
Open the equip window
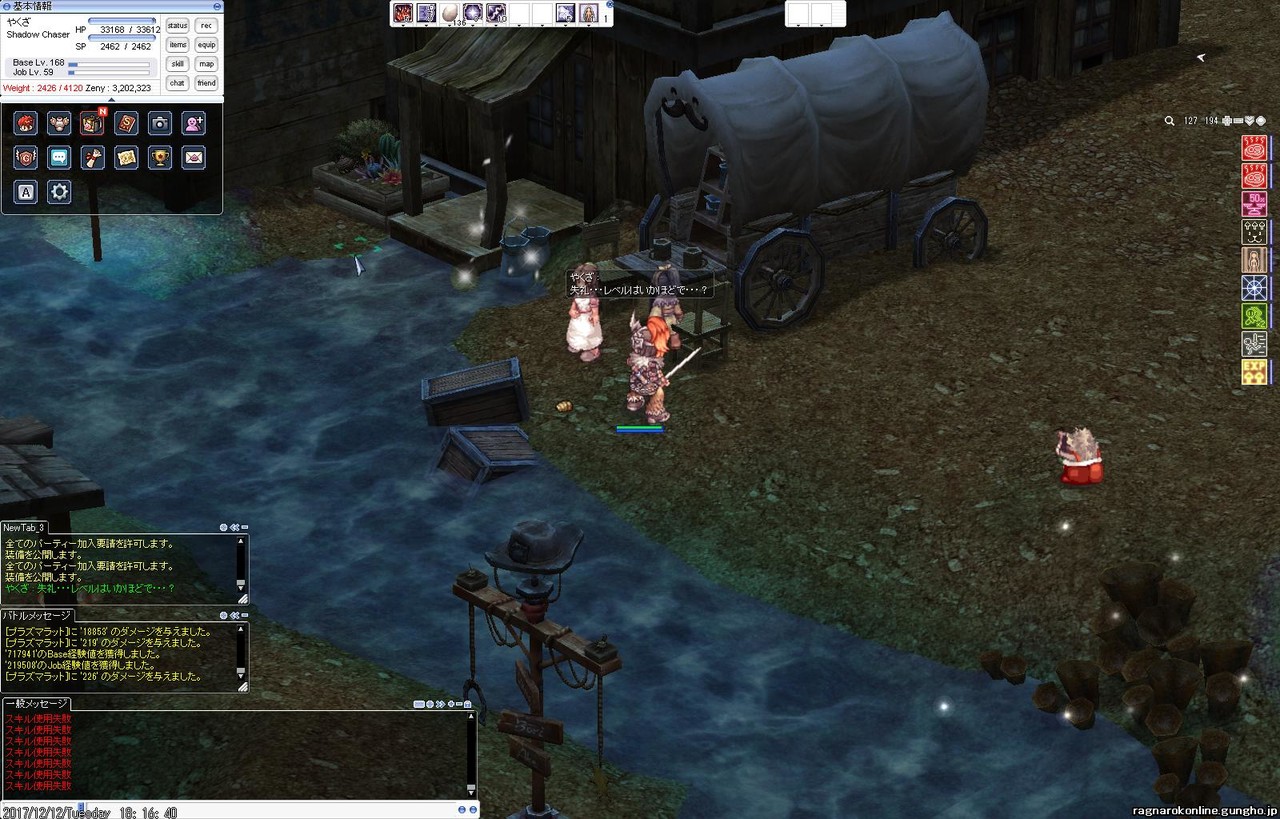(206, 45)
